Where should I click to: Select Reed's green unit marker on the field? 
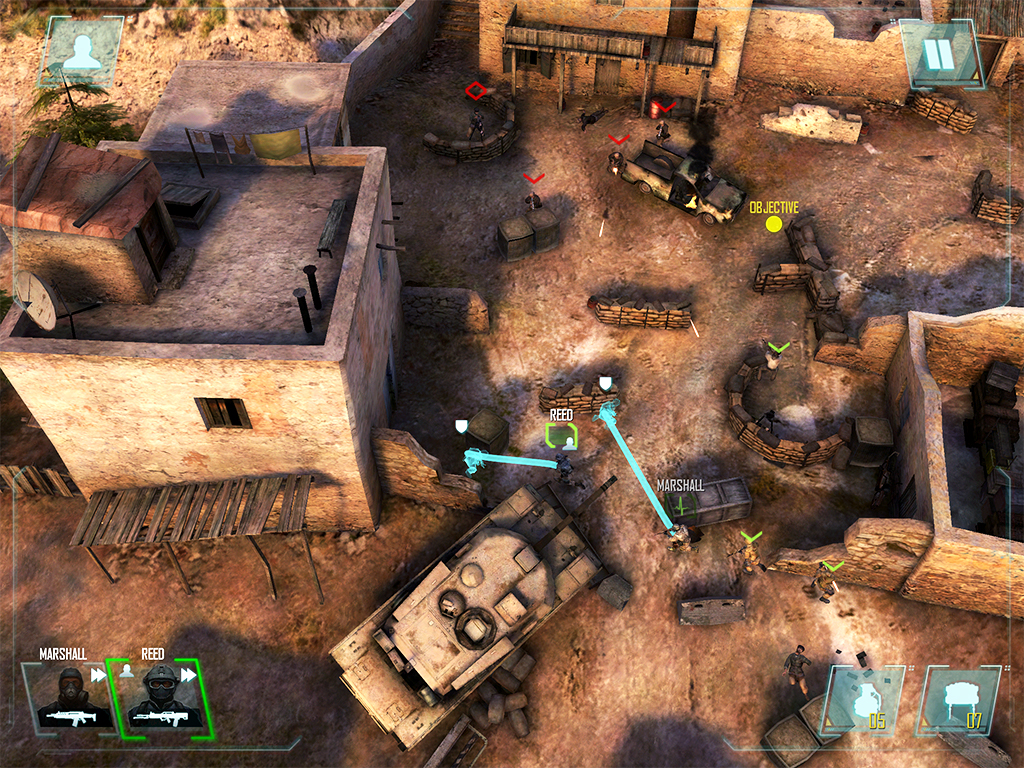point(562,435)
